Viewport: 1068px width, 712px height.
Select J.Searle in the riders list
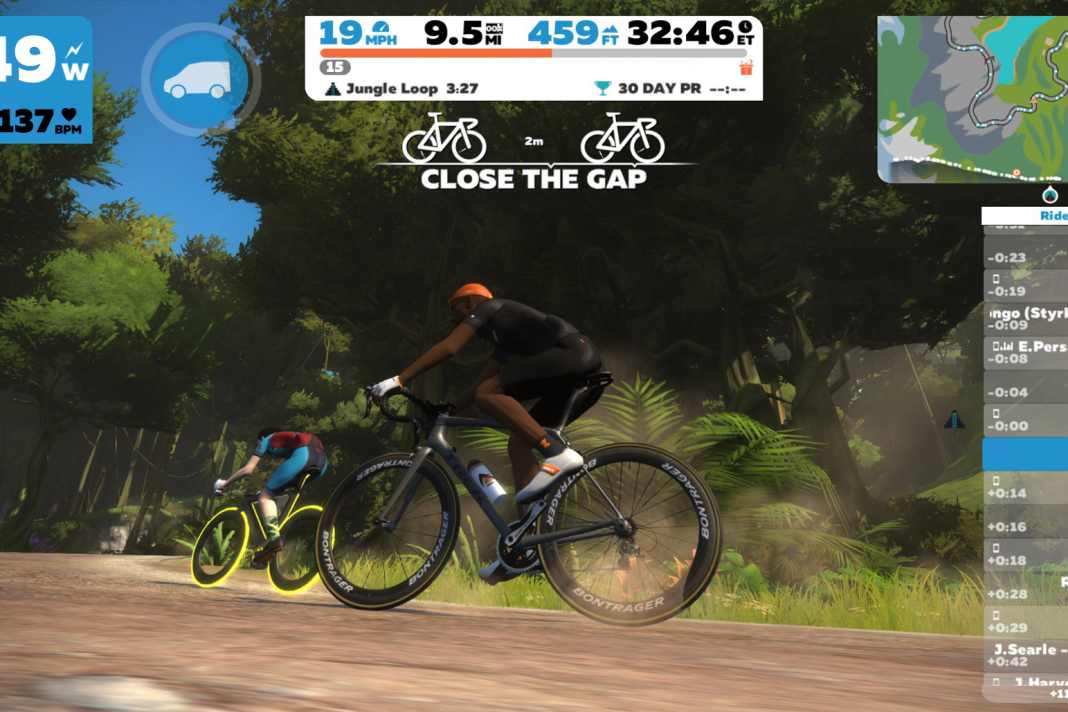(1026, 655)
